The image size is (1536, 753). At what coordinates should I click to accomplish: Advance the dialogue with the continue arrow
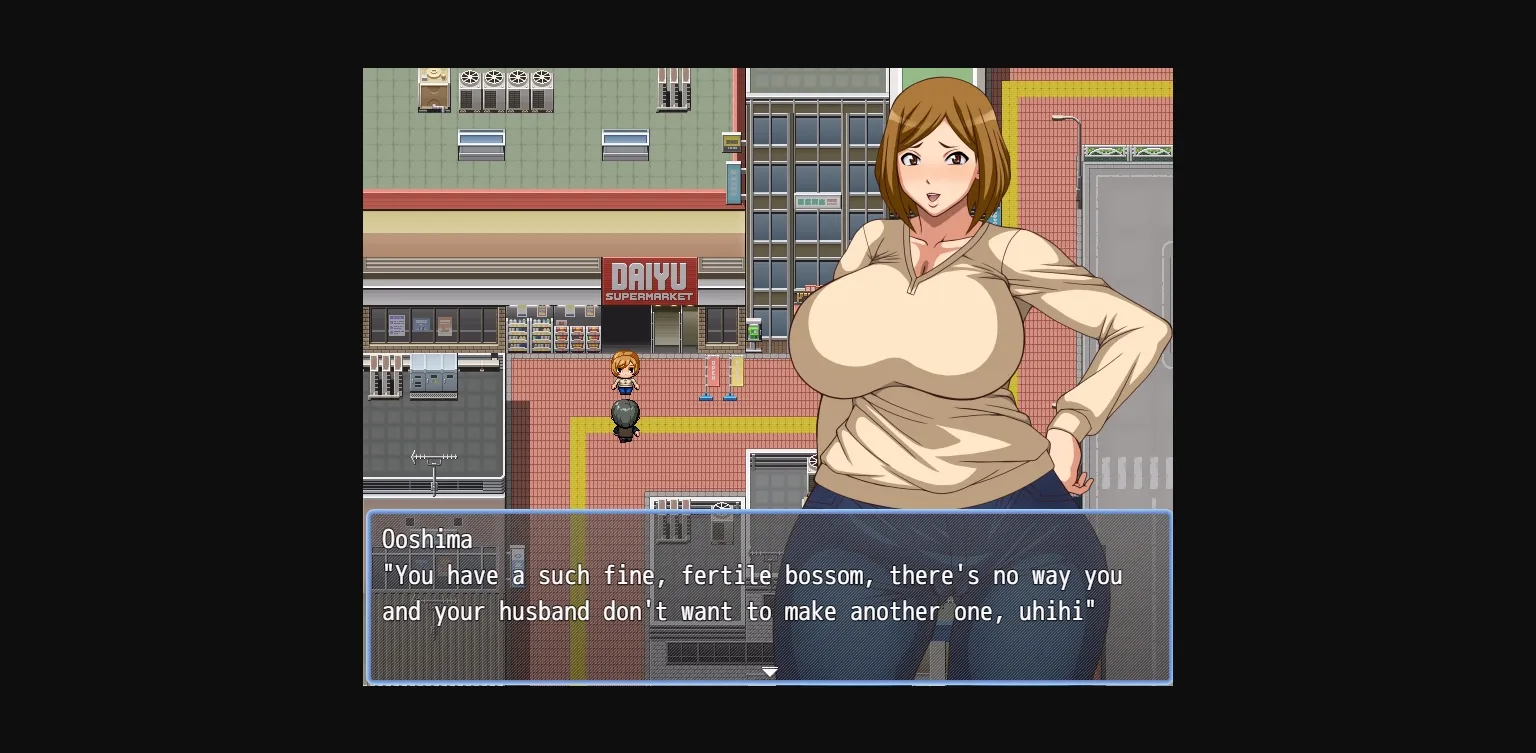[x=770, y=672]
